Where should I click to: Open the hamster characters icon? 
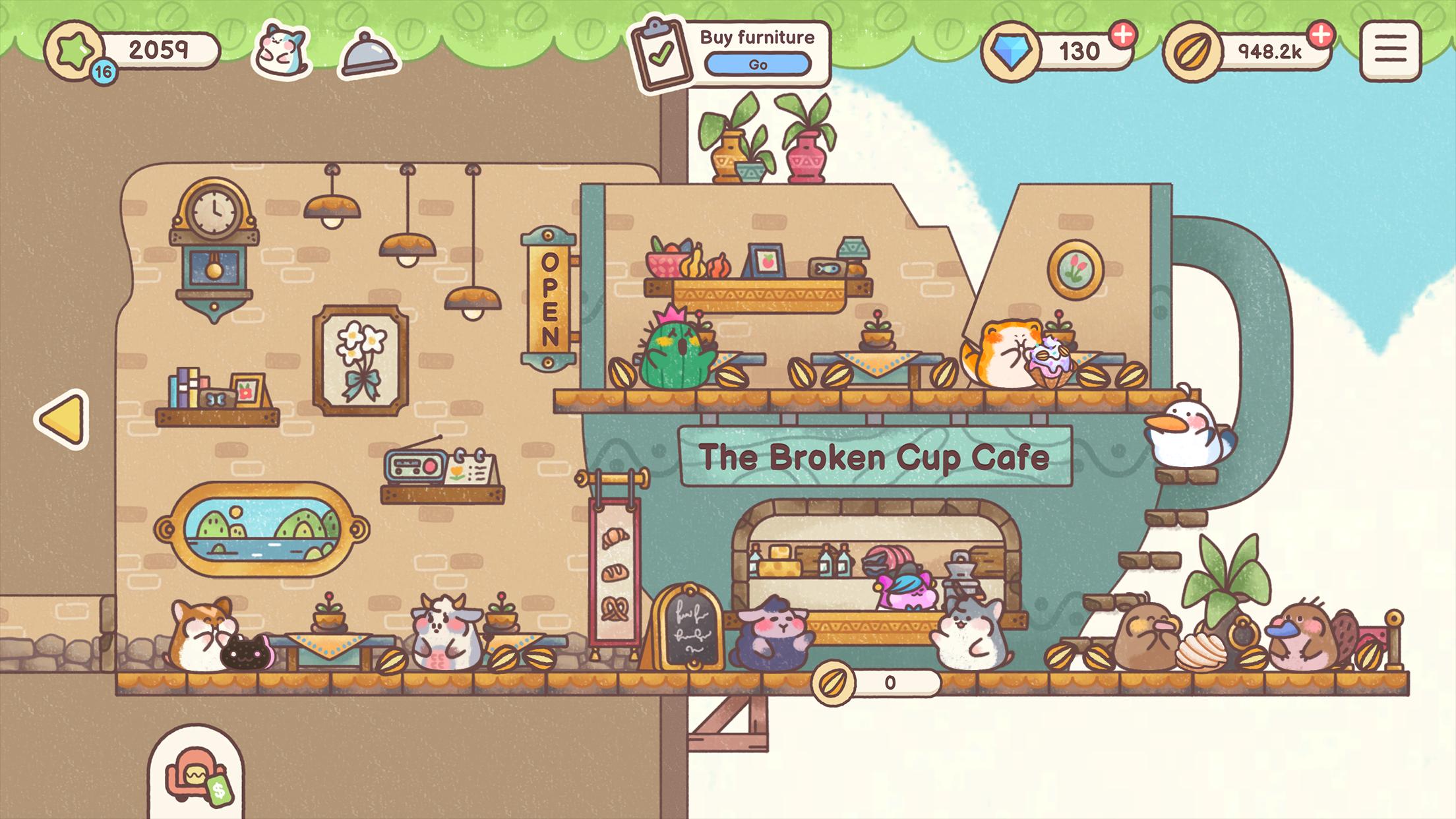(x=282, y=50)
